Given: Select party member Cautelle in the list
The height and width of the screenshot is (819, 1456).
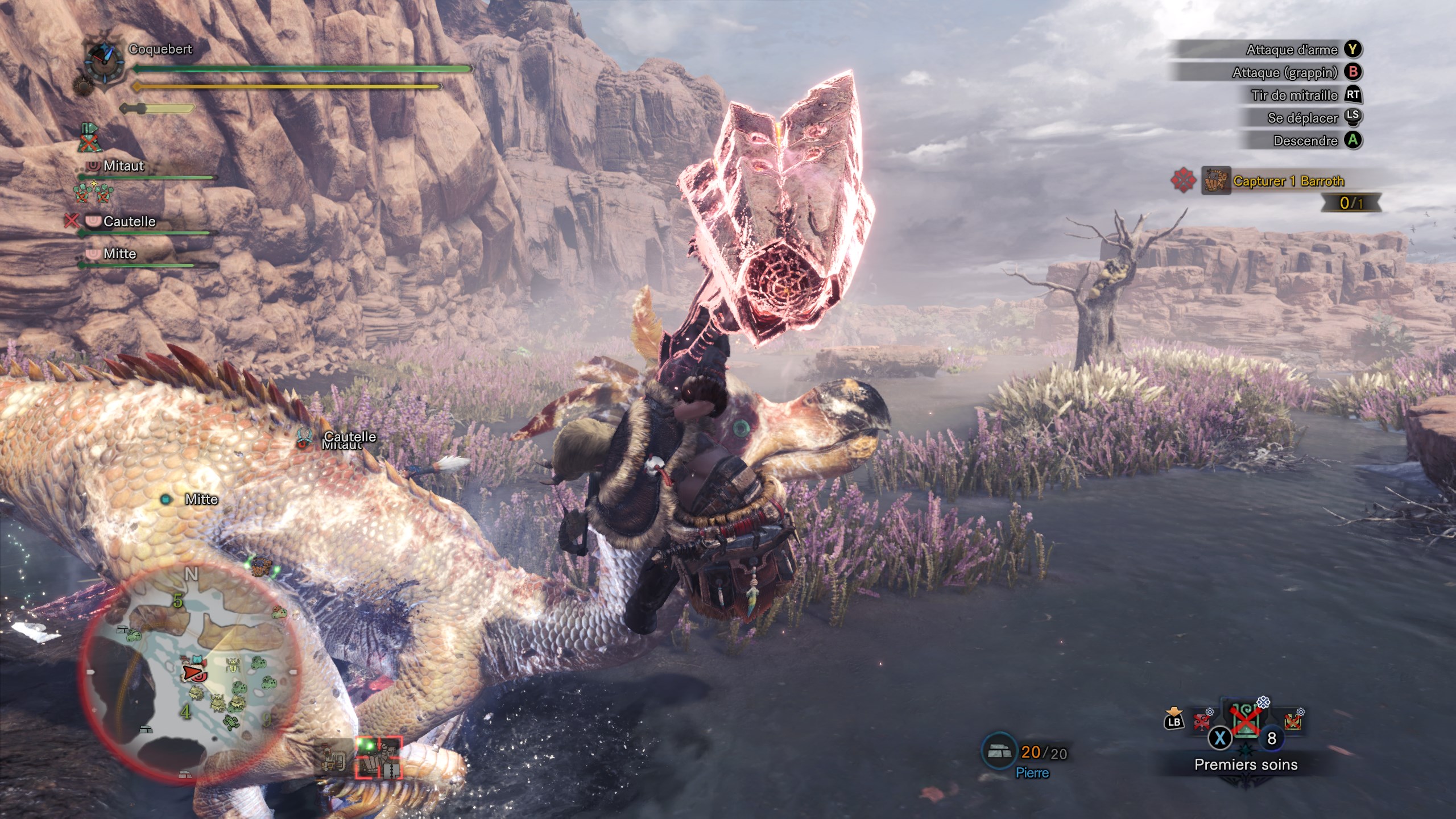Looking at the screenshot, I should click(x=129, y=221).
